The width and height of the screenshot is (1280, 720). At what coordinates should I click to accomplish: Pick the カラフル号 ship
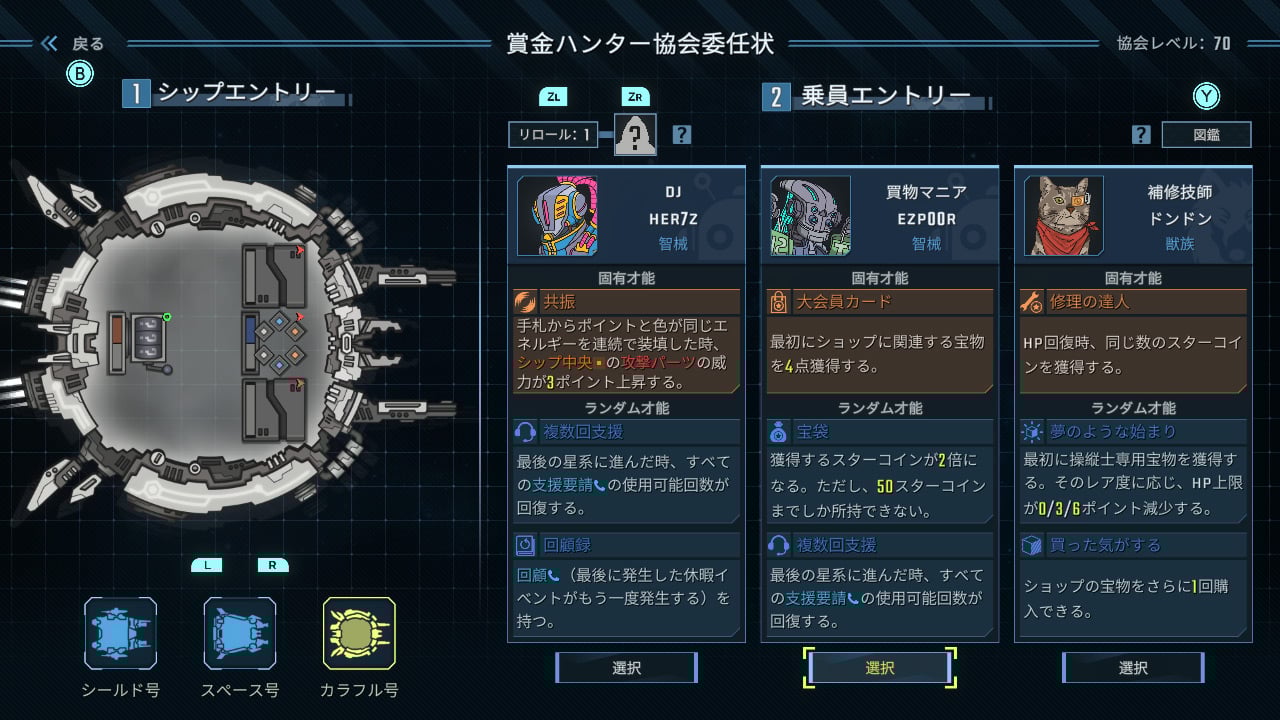pos(359,633)
